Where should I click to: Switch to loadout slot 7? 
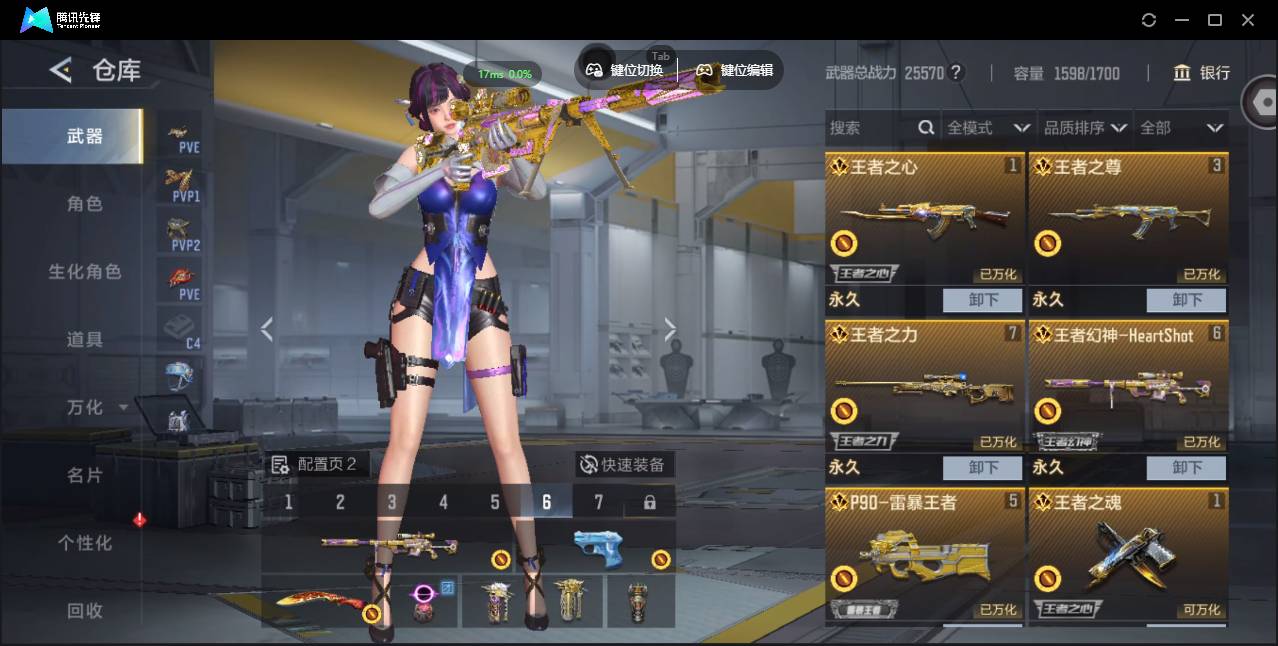[598, 502]
